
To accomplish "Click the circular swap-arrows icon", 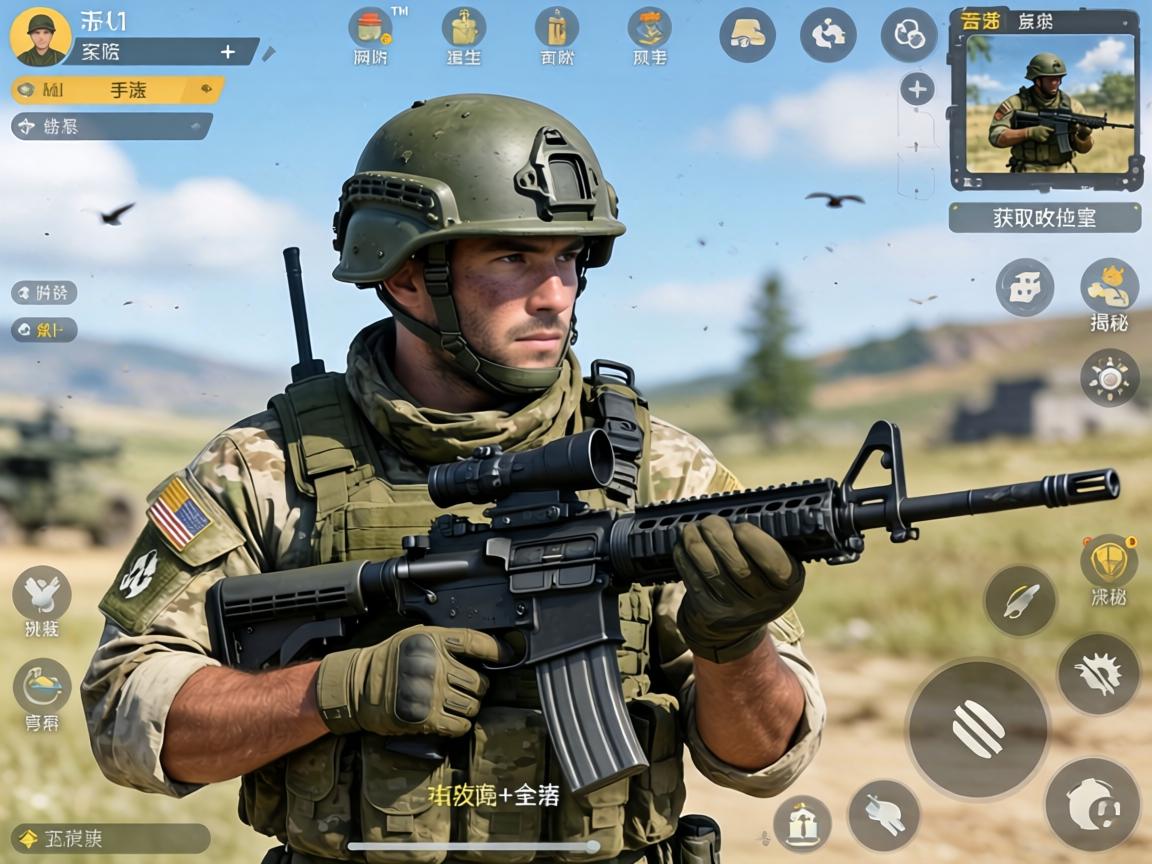I will point(828,35).
